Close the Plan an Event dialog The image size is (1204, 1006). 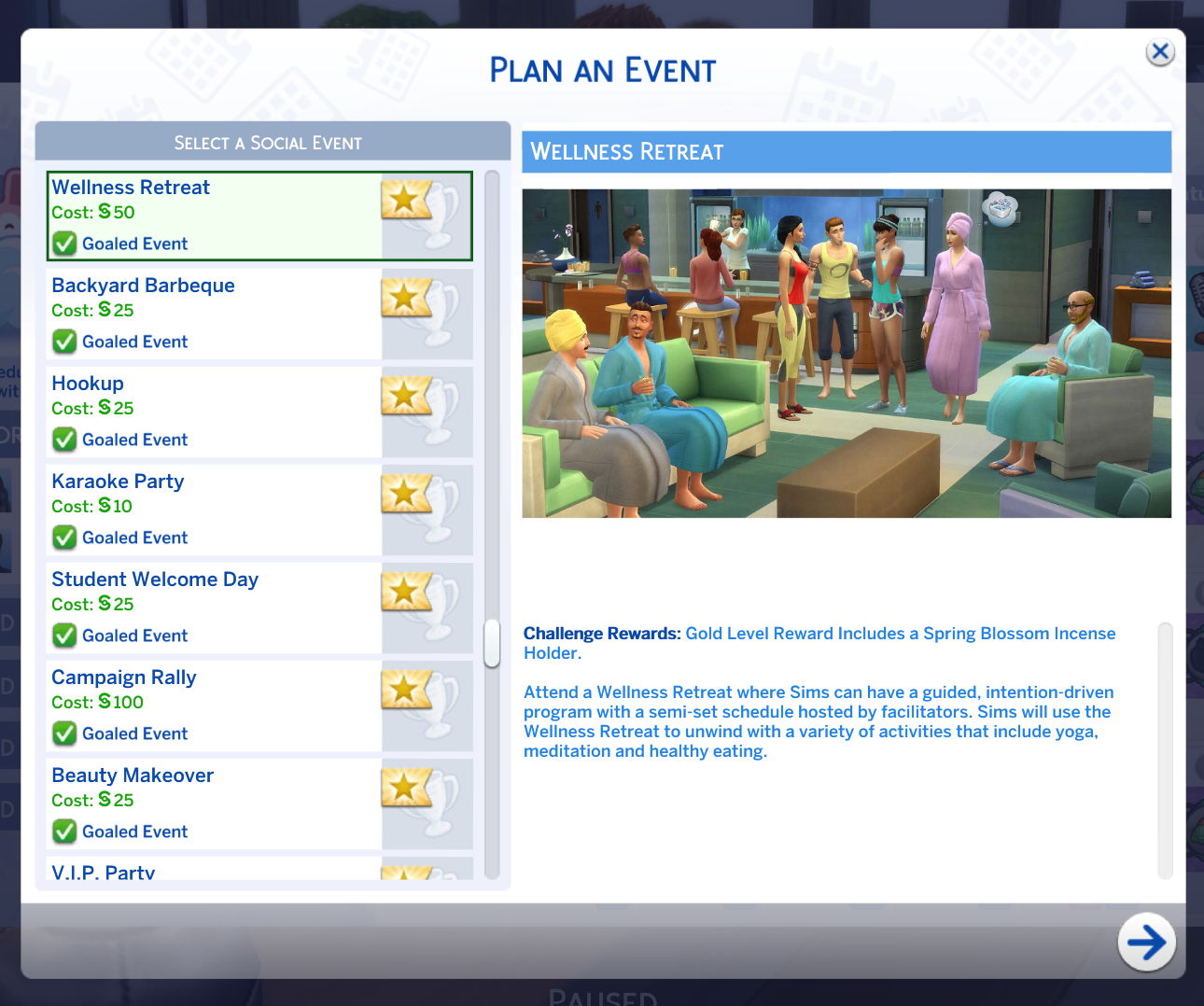click(x=1160, y=52)
